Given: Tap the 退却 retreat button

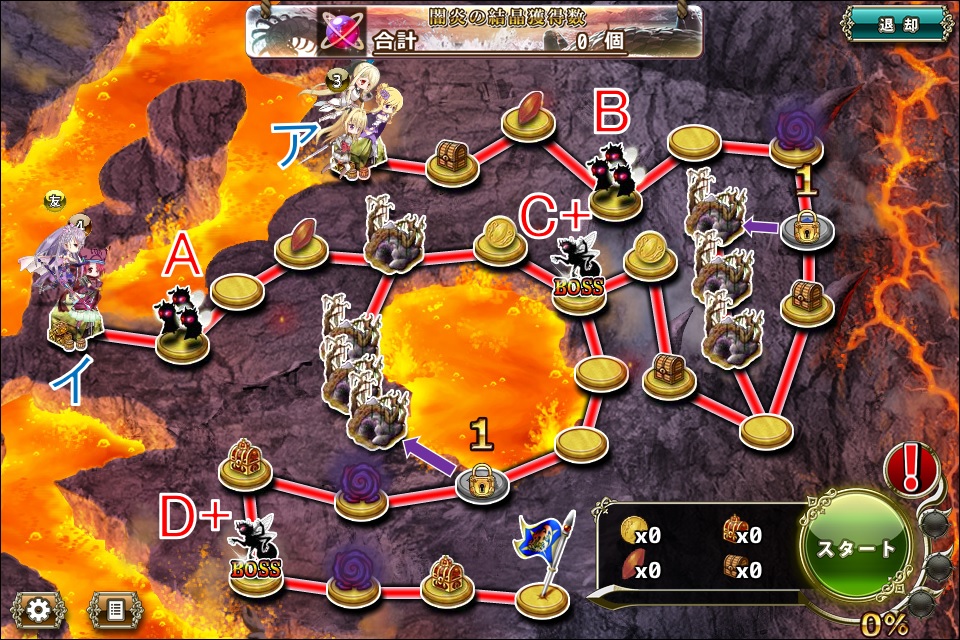Looking at the screenshot, I should pos(894,25).
